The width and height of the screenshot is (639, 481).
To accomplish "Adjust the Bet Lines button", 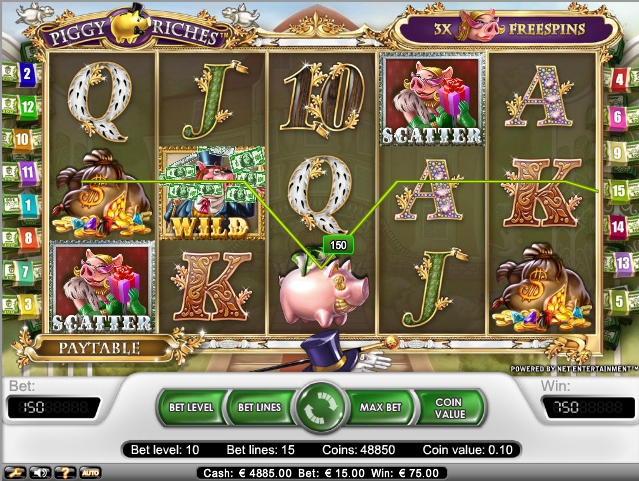I will click(x=257, y=408).
